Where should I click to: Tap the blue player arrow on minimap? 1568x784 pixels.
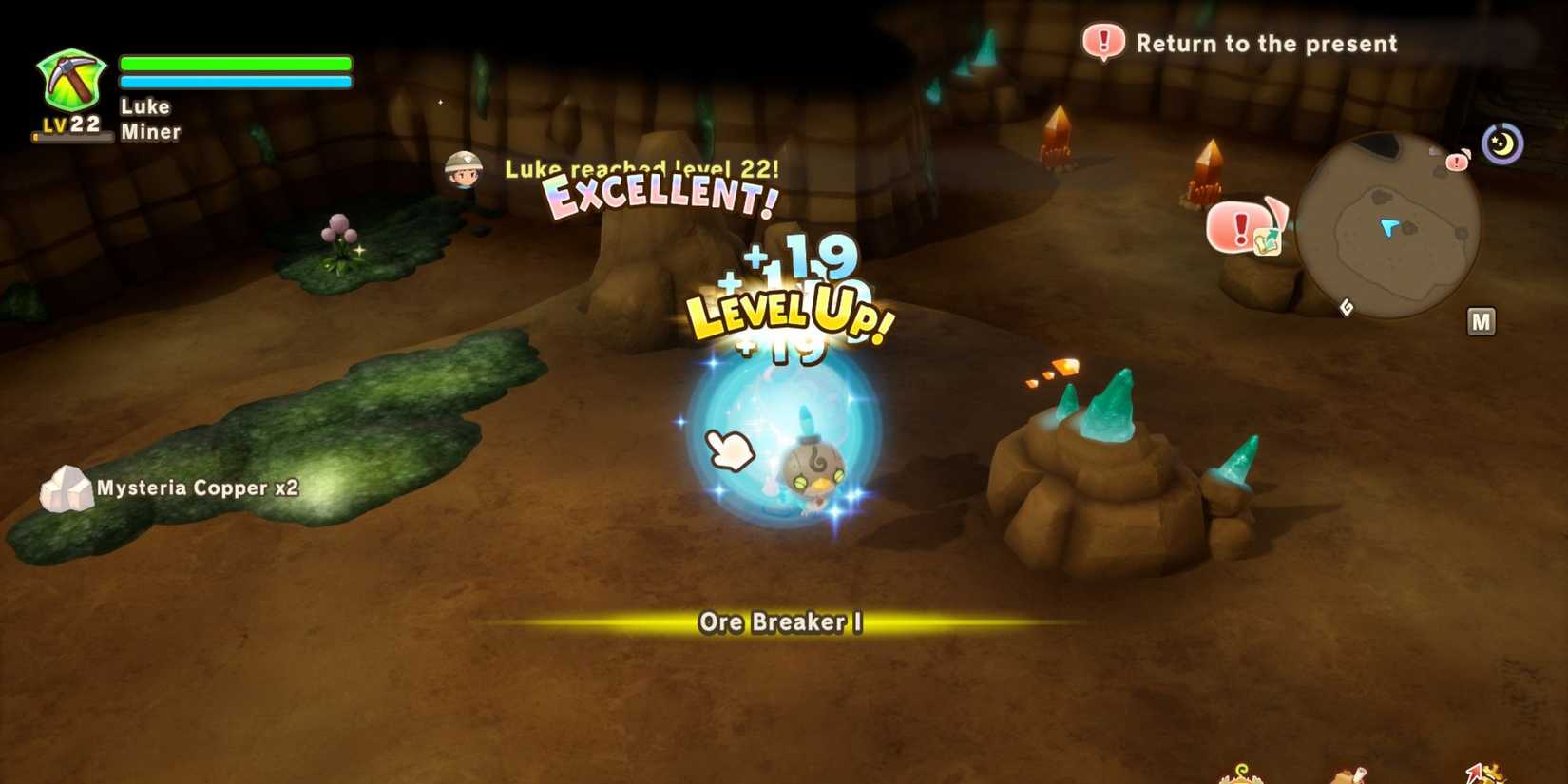coord(1388,226)
